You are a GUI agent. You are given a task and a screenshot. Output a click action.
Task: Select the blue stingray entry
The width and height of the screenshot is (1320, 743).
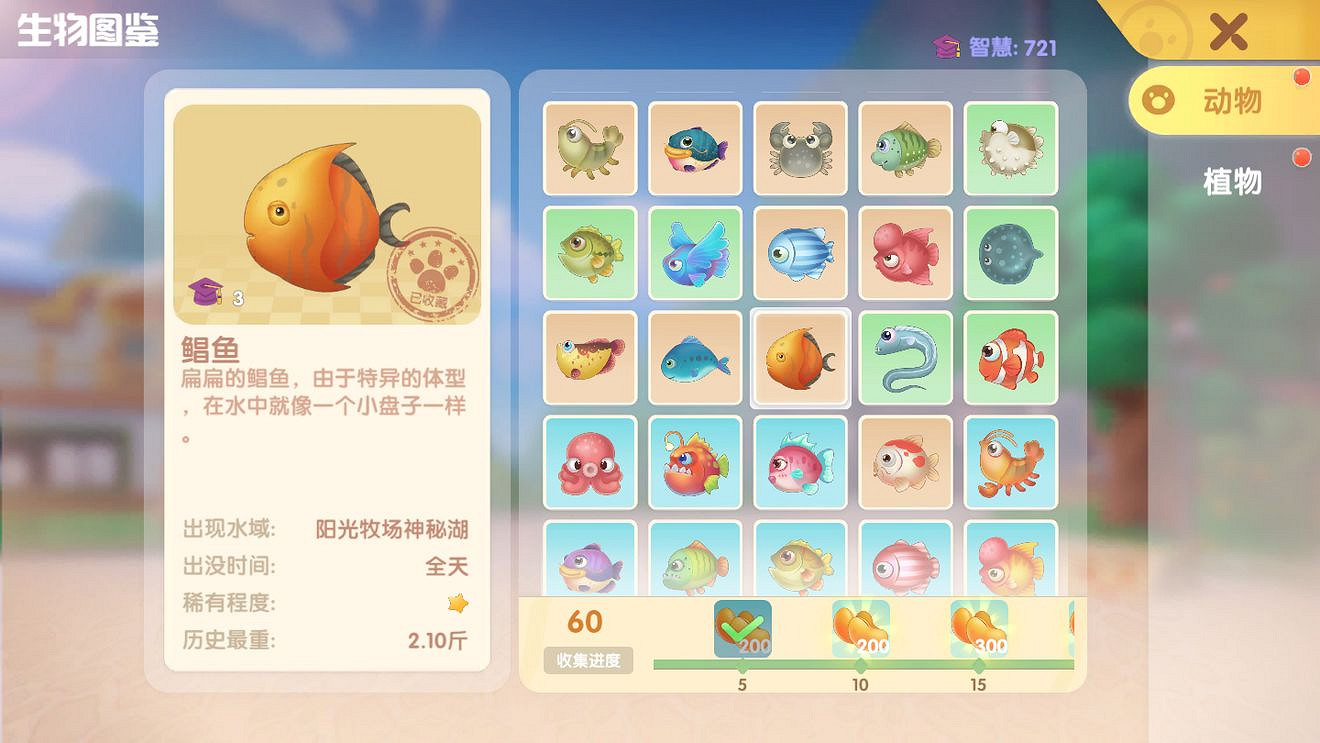1010,253
